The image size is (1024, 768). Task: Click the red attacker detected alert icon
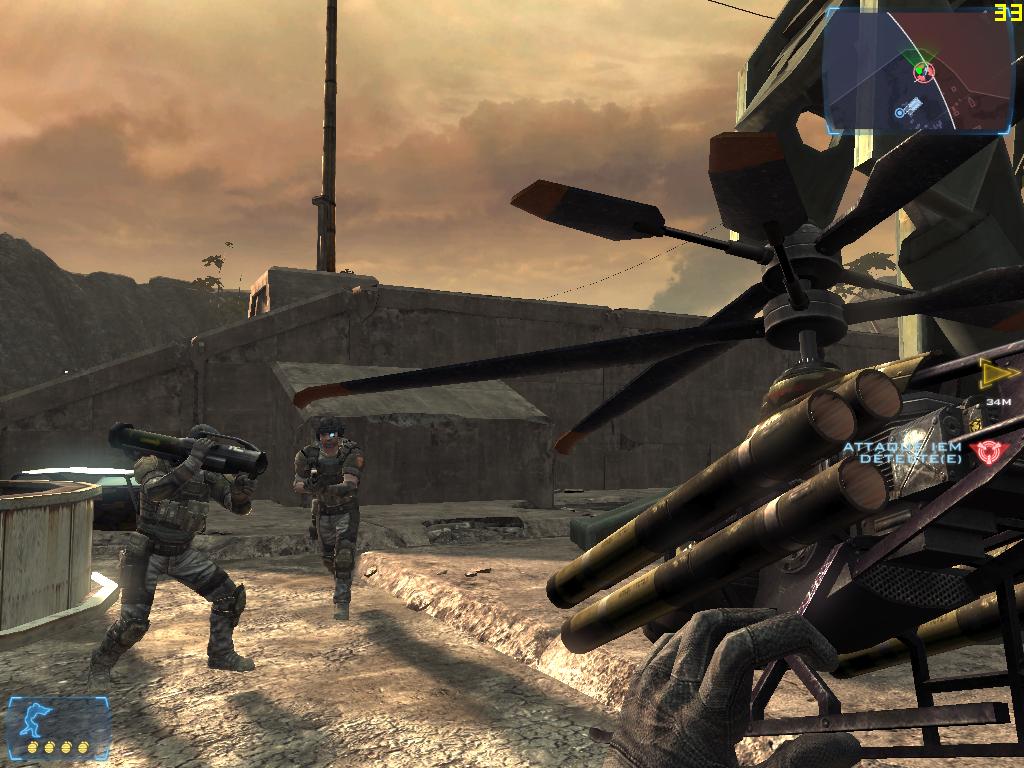989,451
